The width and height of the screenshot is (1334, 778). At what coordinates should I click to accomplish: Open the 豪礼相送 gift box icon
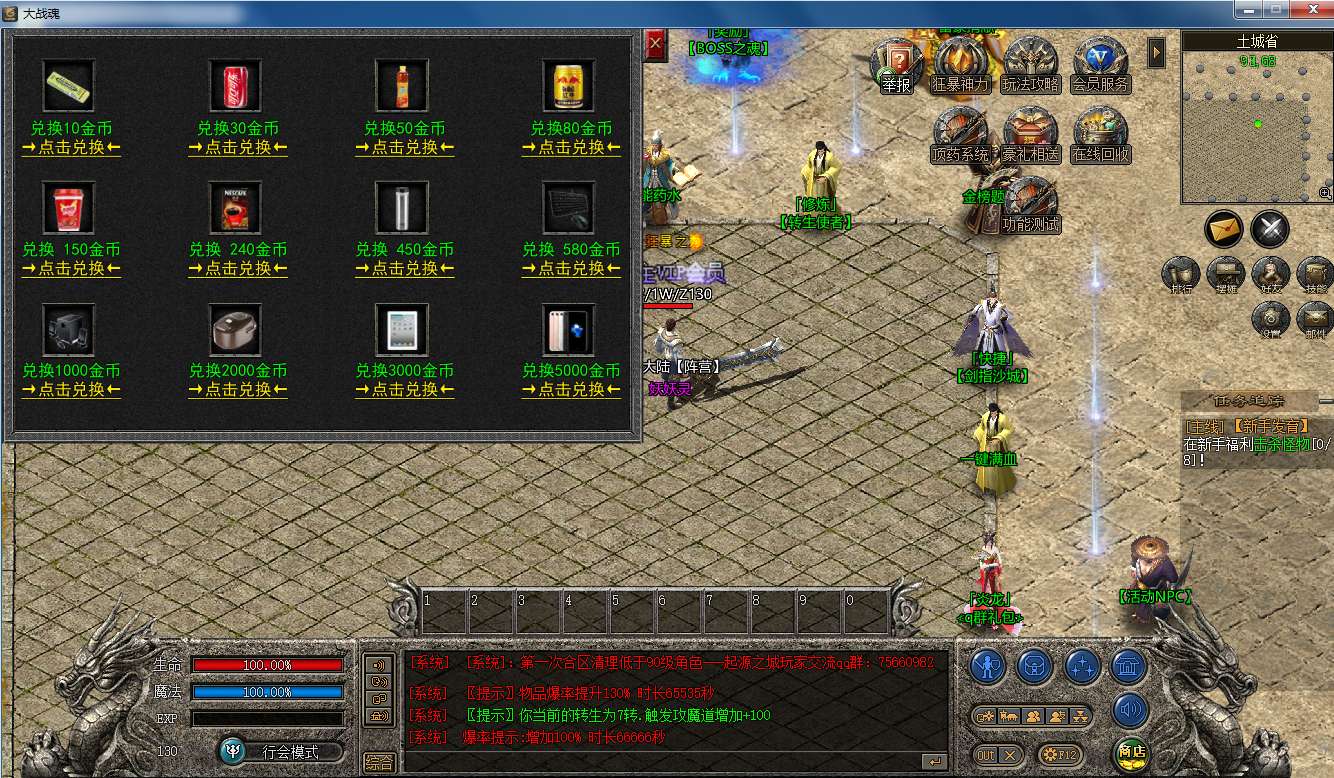coord(1031,136)
